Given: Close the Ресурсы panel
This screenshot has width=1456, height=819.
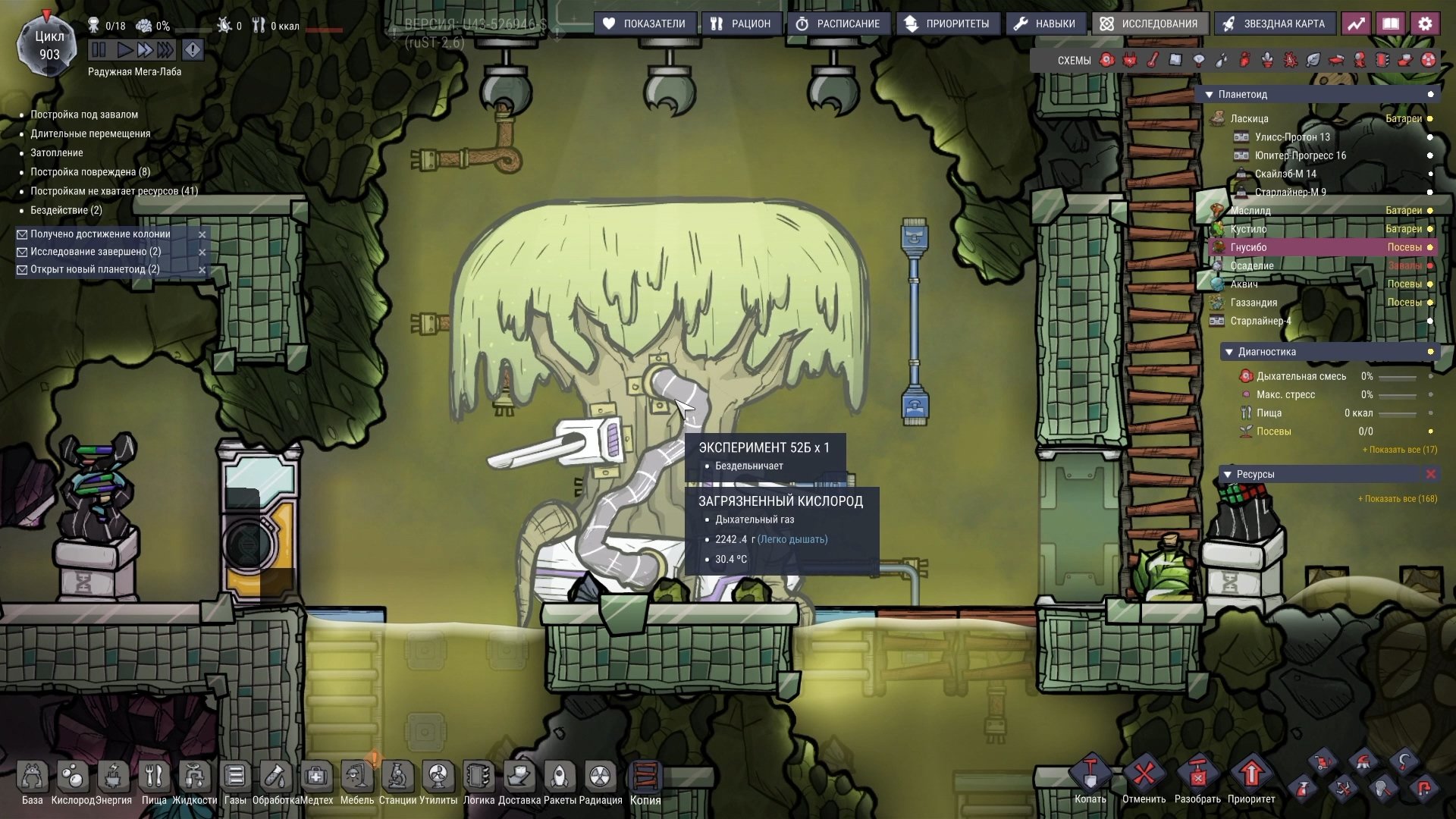Looking at the screenshot, I should pos(1431,474).
